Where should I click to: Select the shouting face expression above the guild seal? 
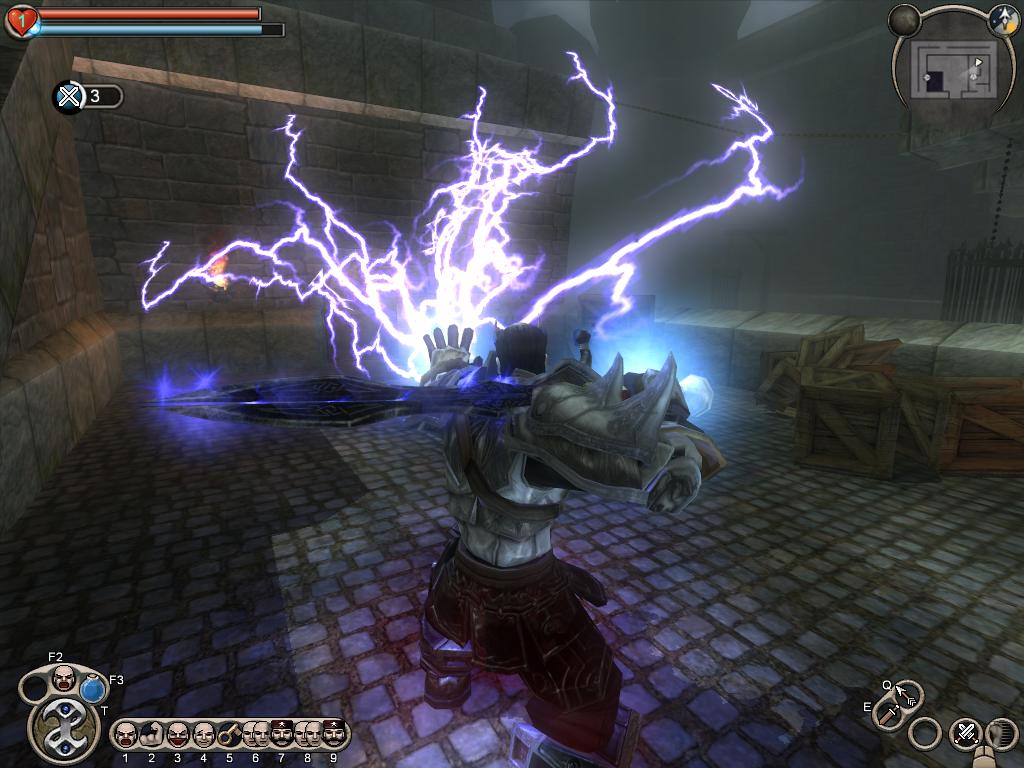[x=63, y=677]
